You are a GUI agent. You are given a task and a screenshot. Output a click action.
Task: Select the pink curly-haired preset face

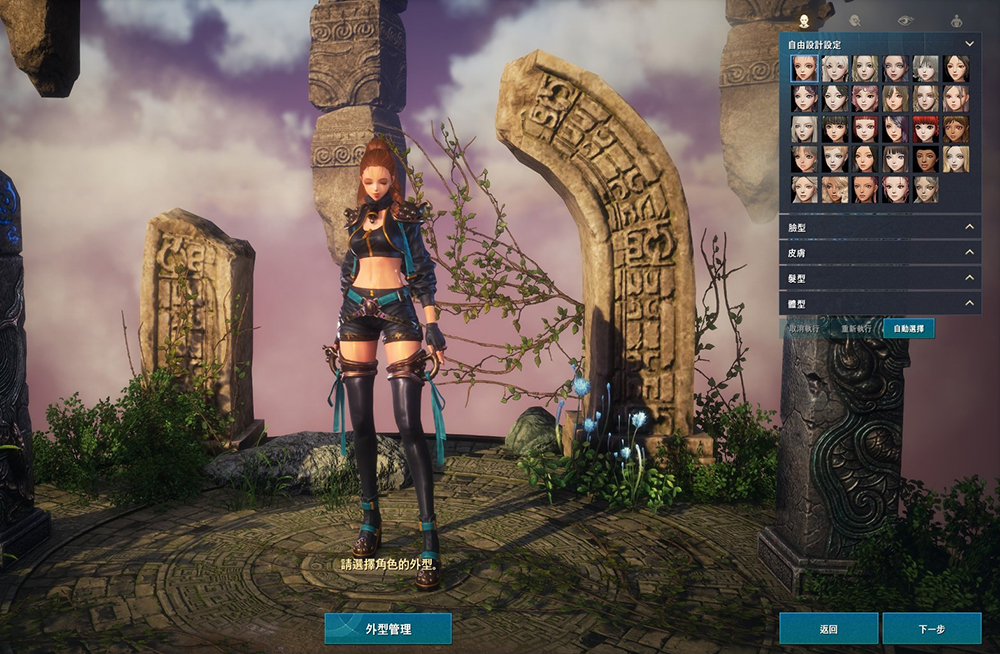865,98
